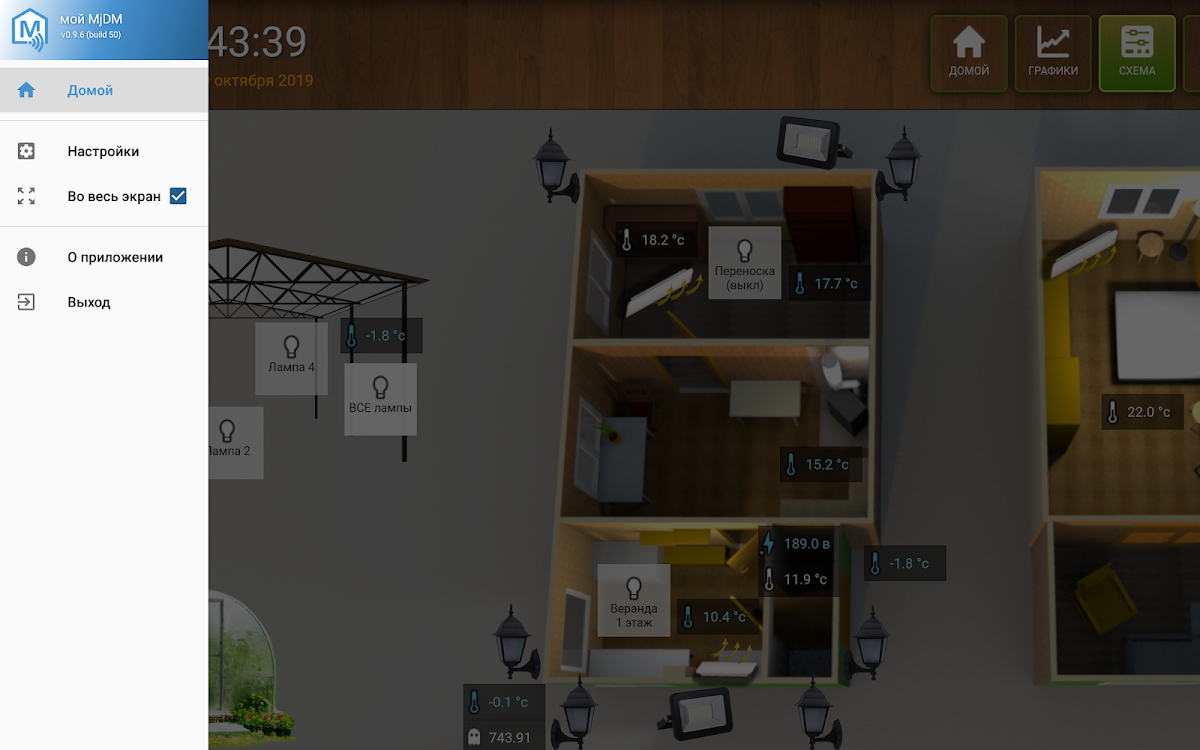Show the О приложении info page
Viewport: 1200px width, 750px height.
115,257
